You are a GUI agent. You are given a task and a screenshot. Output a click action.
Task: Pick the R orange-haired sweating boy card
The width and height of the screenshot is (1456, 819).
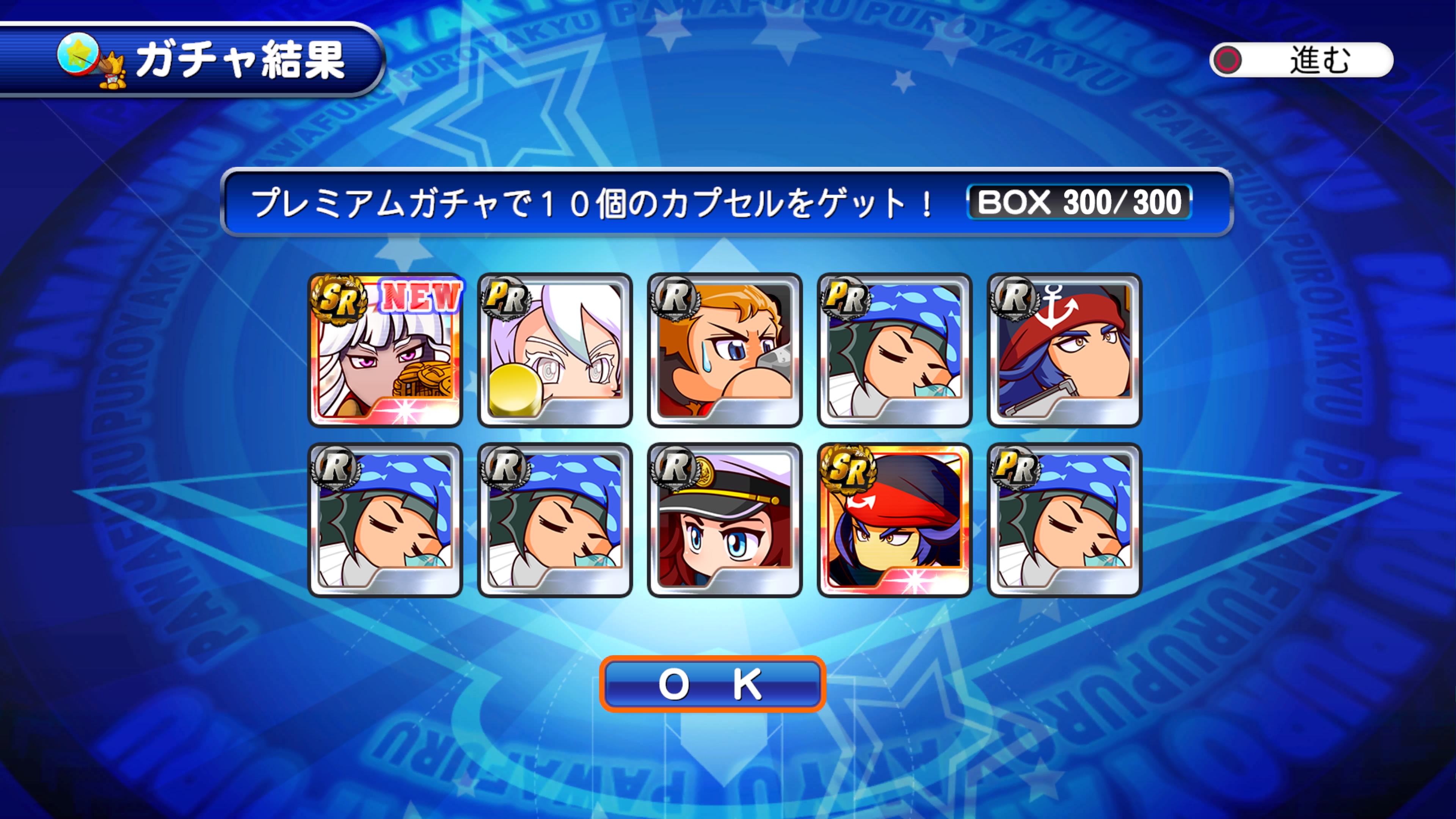point(725,350)
